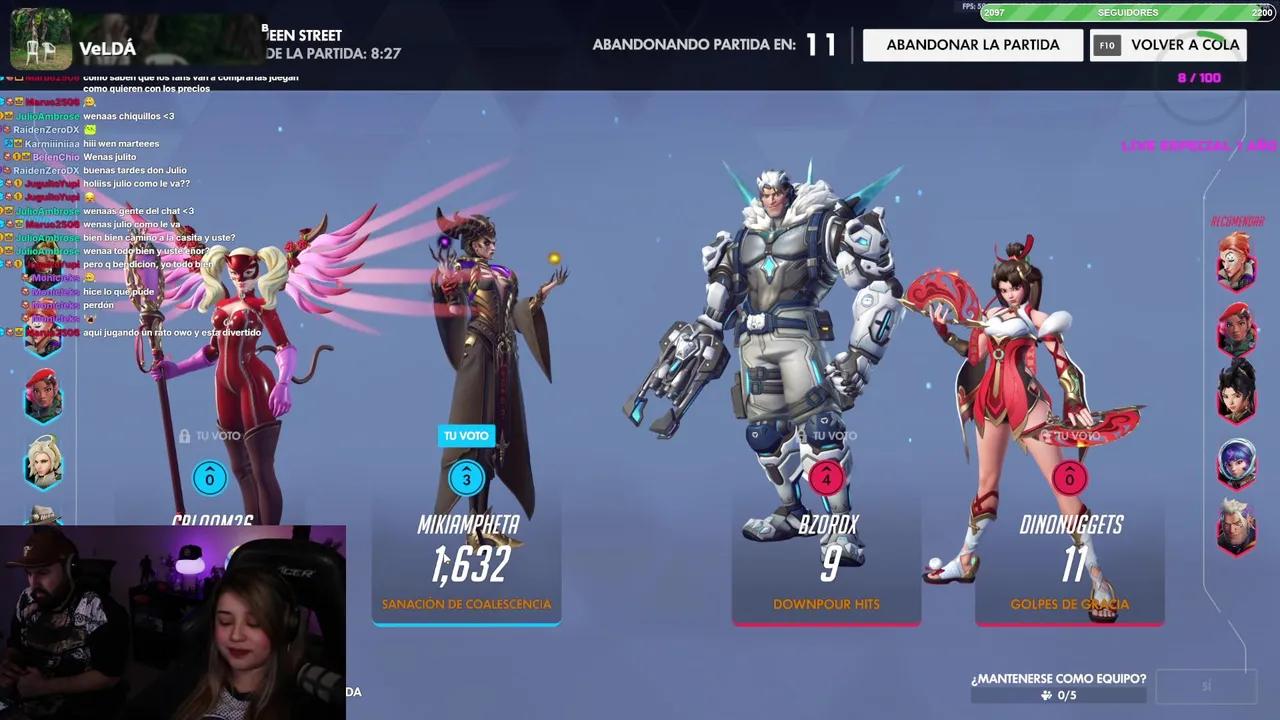
Task: Select Illari in the Recomendar column
Action: pyautogui.click(x=1237, y=327)
